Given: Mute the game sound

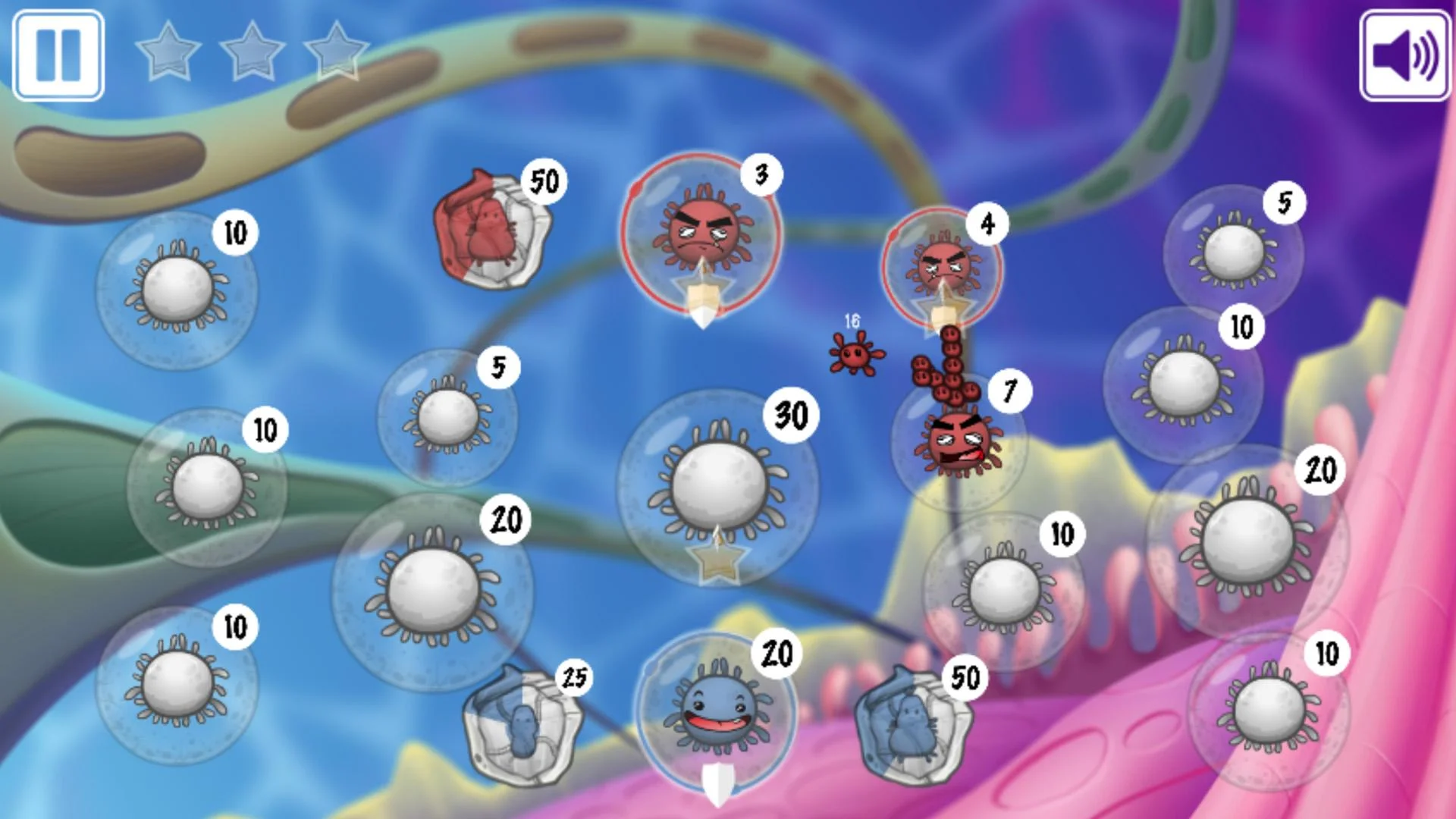Looking at the screenshot, I should [x=1404, y=54].
